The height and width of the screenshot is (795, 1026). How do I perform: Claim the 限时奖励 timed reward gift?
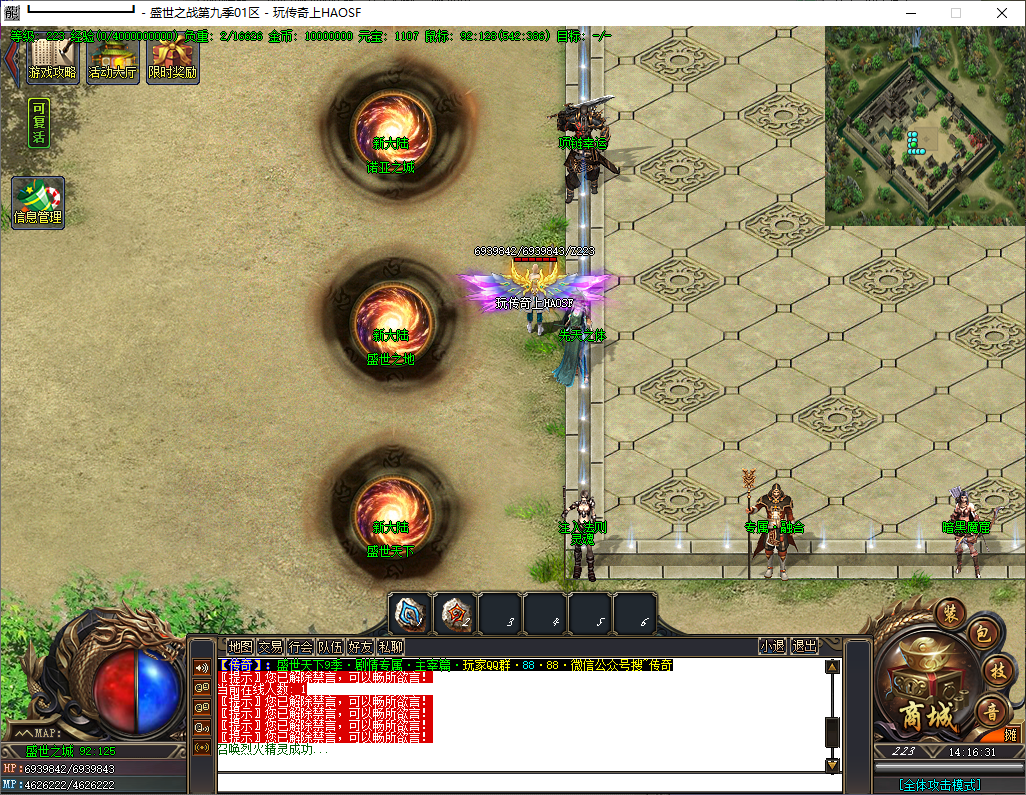172,59
